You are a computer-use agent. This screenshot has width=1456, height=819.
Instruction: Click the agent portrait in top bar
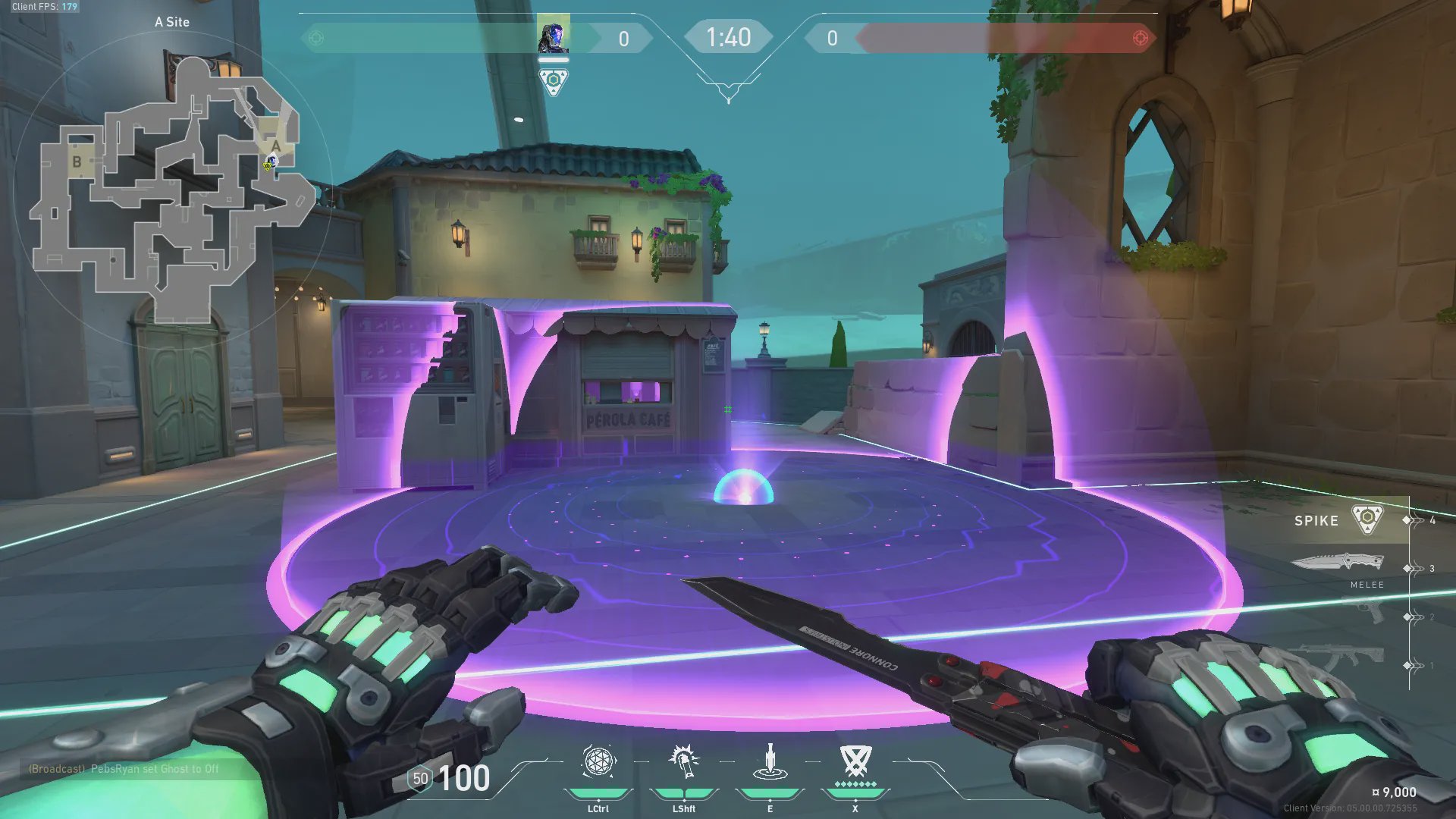[553, 38]
